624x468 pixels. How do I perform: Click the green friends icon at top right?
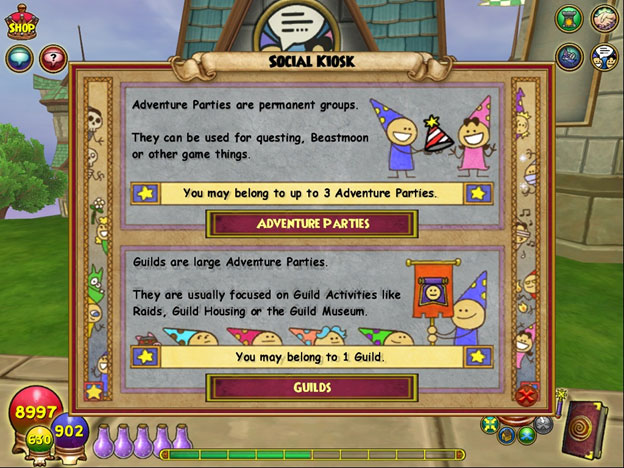pos(569,19)
